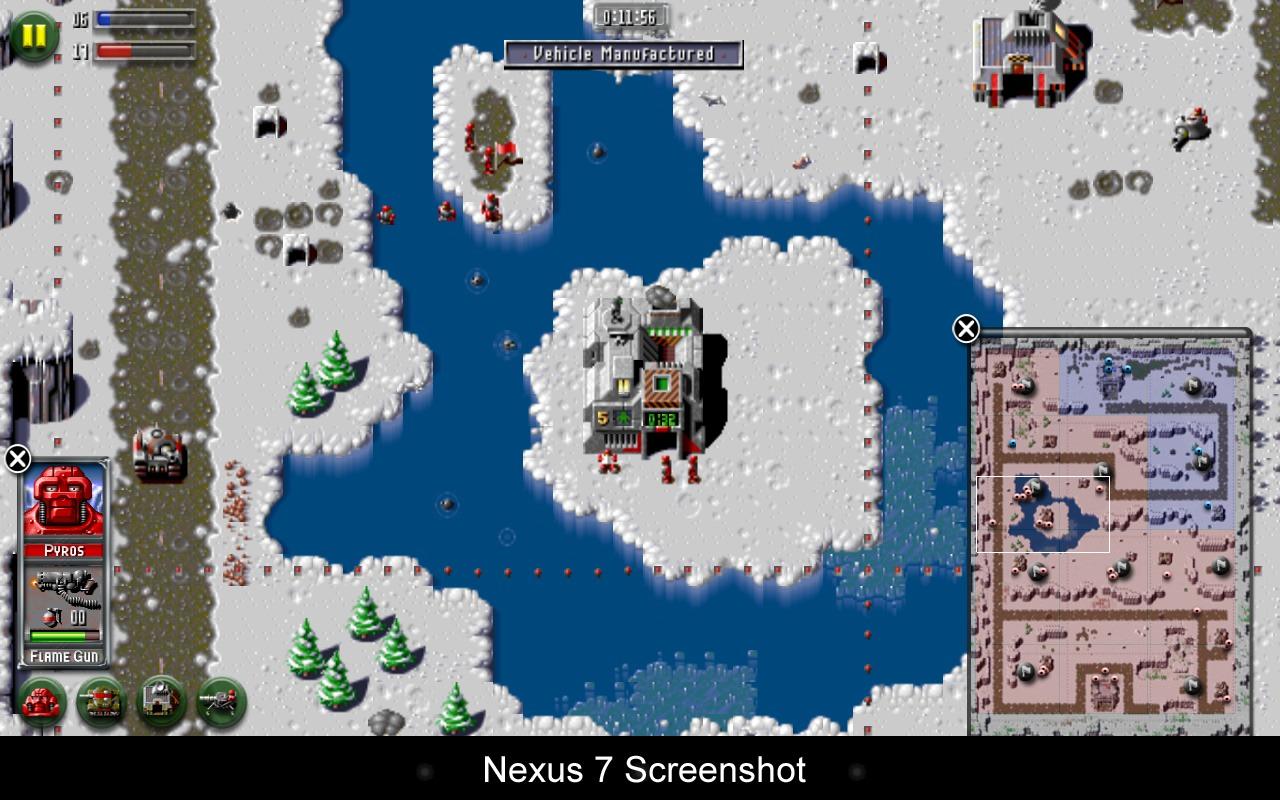Dismiss the unit info panel via its X
1280x800 pixels.
point(16,457)
